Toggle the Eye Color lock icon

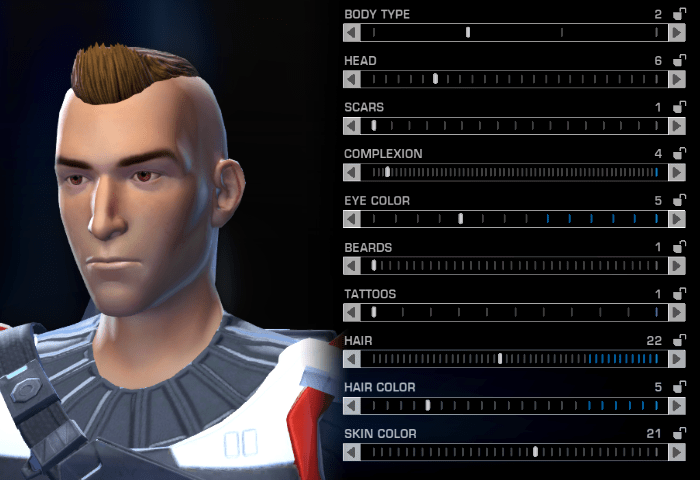pyautogui.click(x=680, y=201)
